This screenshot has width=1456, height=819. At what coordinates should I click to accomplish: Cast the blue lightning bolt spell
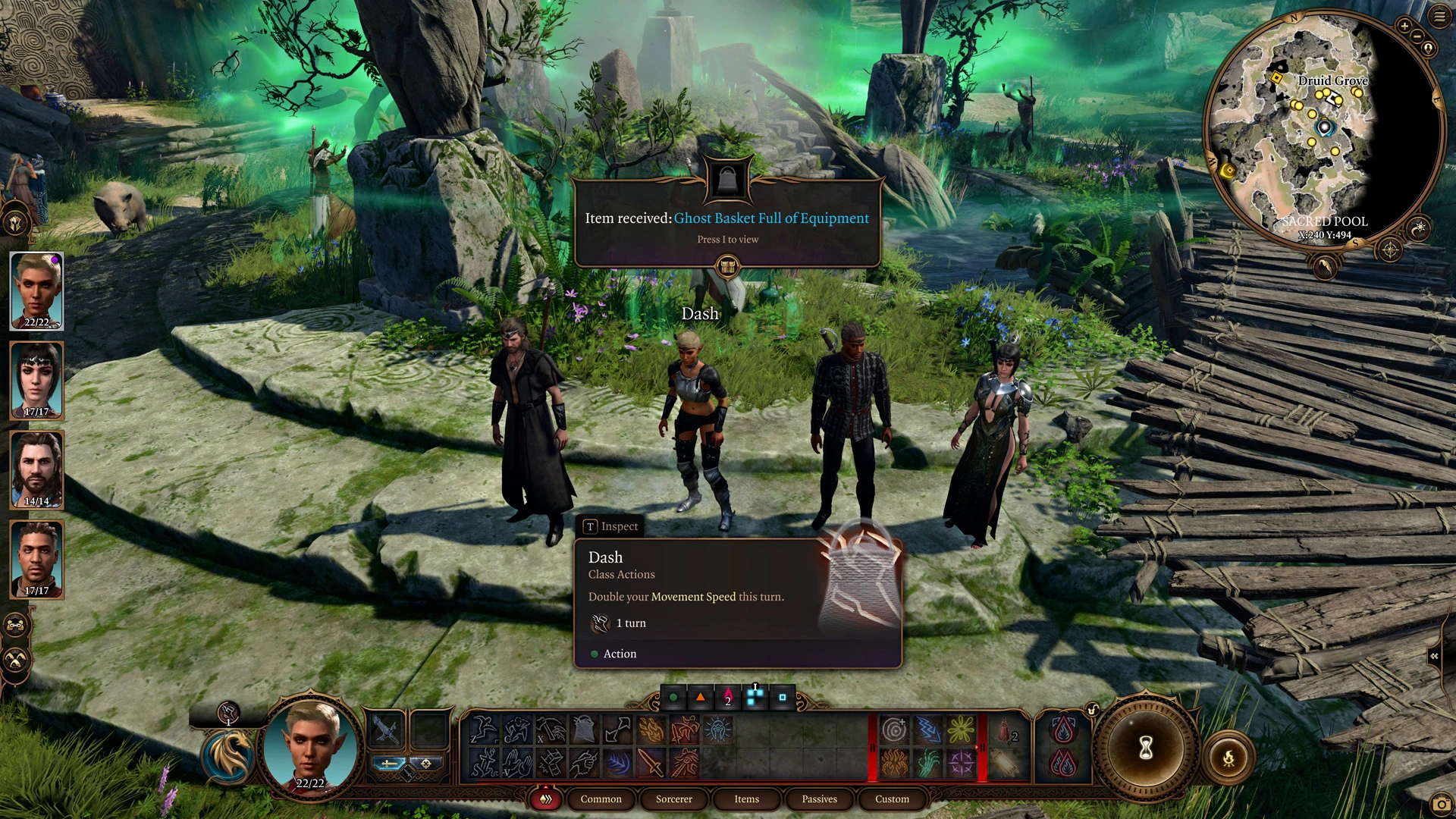point(928,730)
